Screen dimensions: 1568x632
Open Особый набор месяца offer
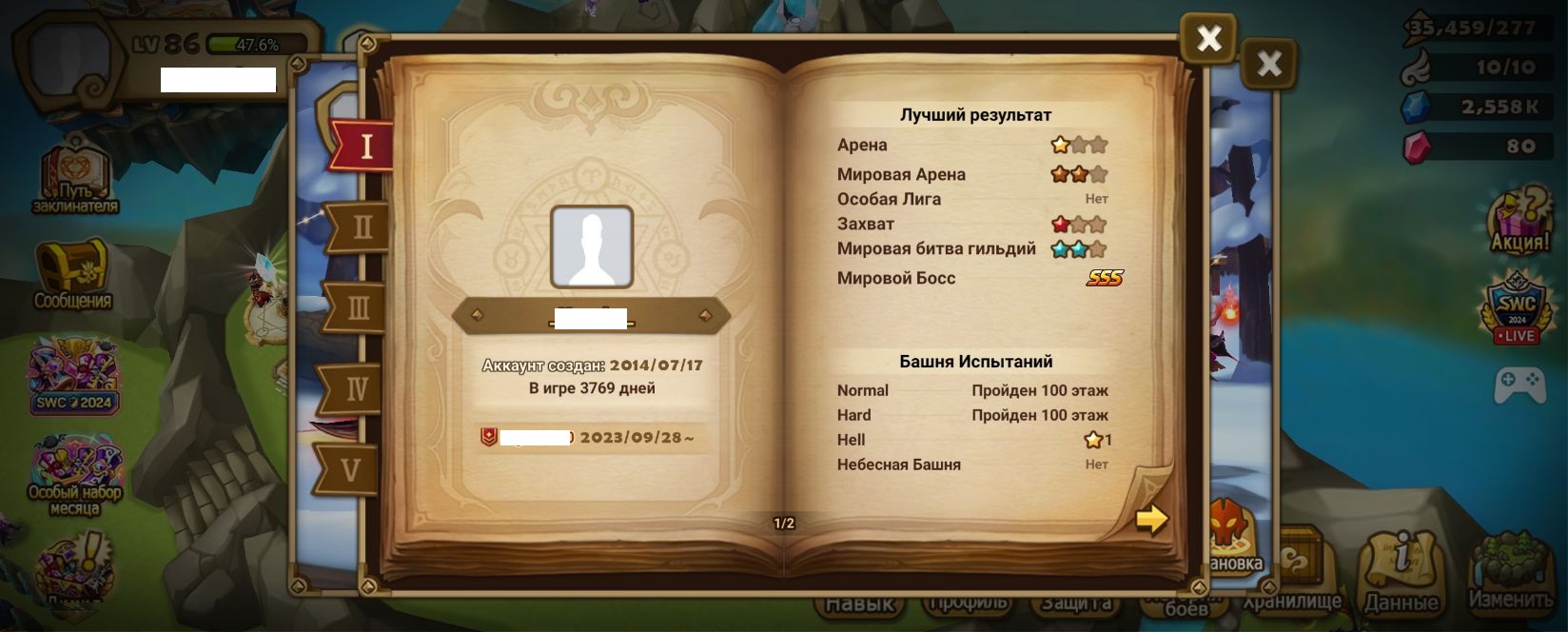coord(75,476)
